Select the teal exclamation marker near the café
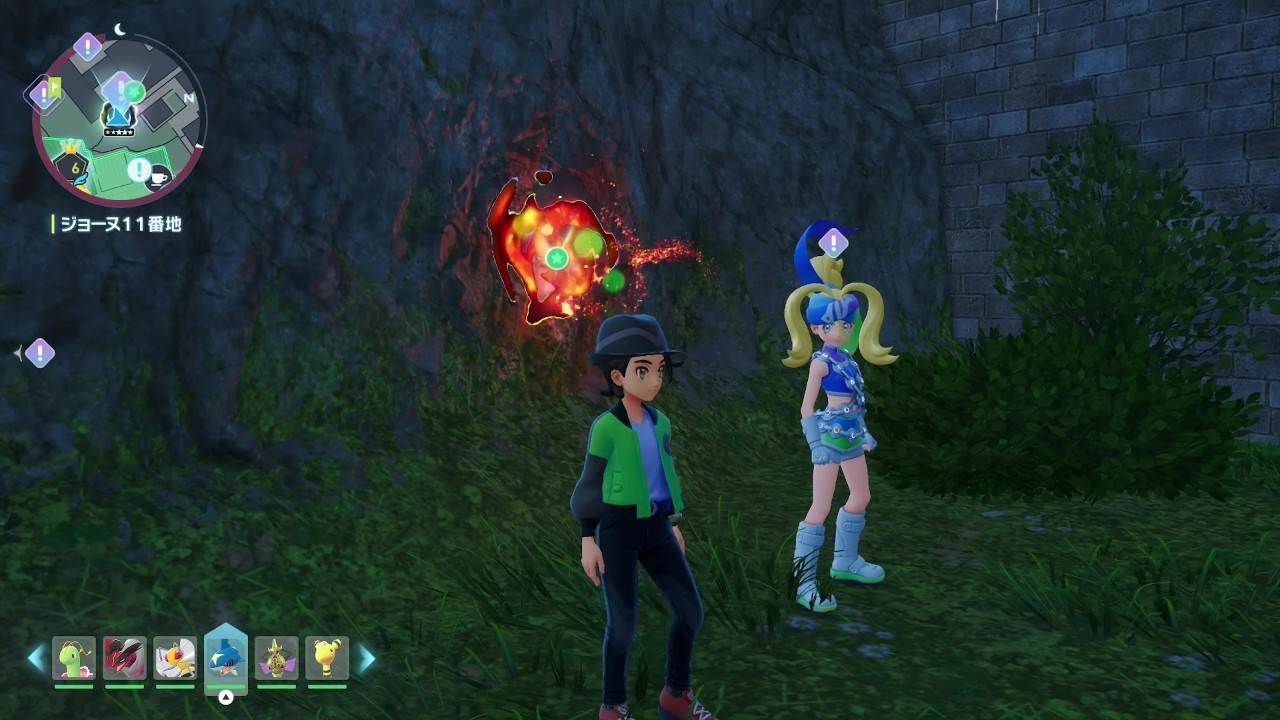The image size is (1280, 720). pyautogui.click(x=138, y=169)
